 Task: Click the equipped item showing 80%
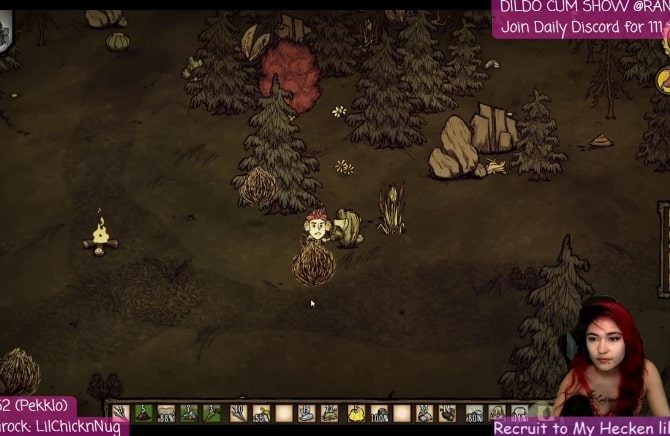coord(474,412)
